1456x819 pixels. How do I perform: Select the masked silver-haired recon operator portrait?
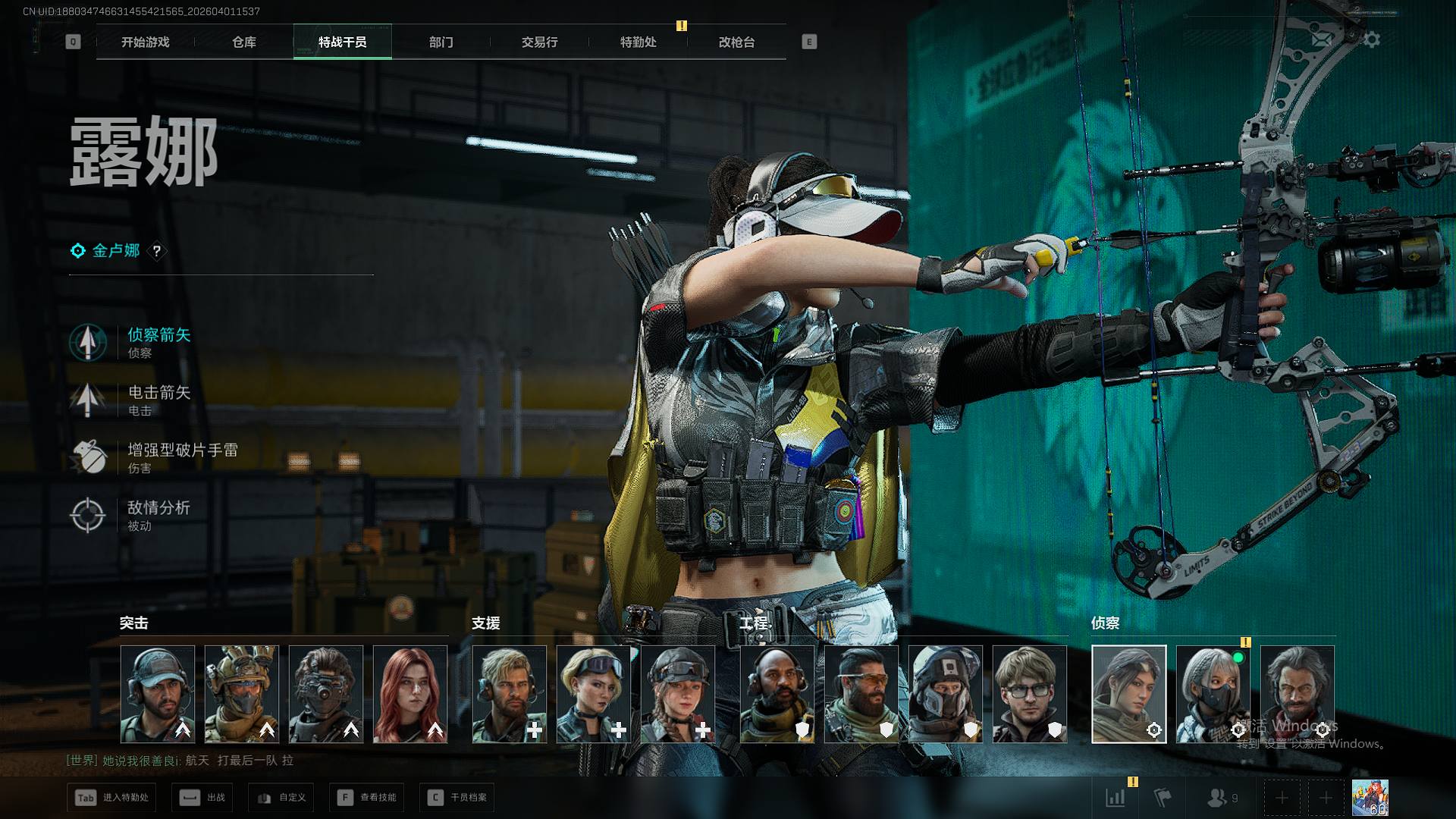click(x=1213, y=694)
